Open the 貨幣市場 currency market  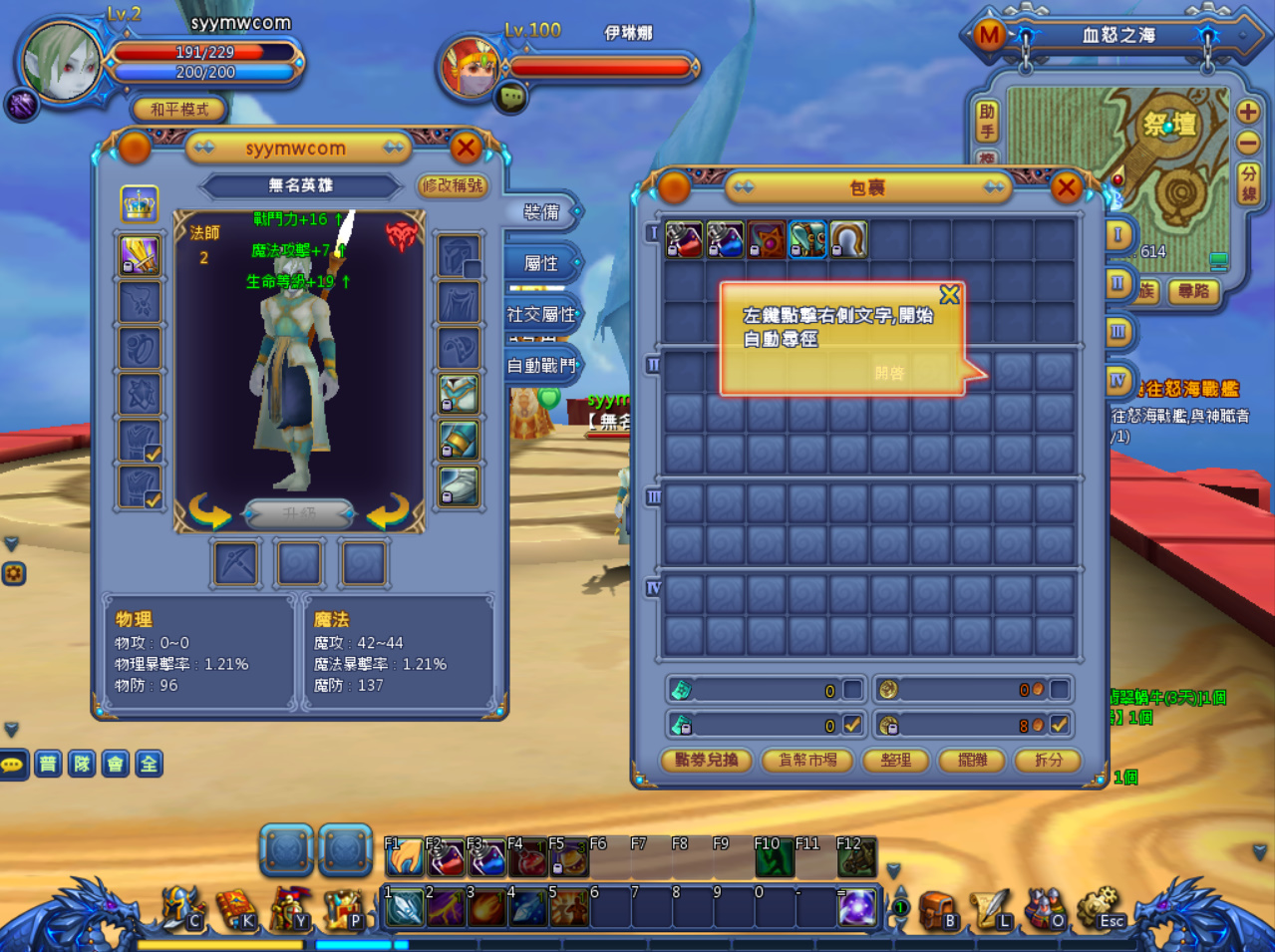pyautogui.click(x=807, y=760)
